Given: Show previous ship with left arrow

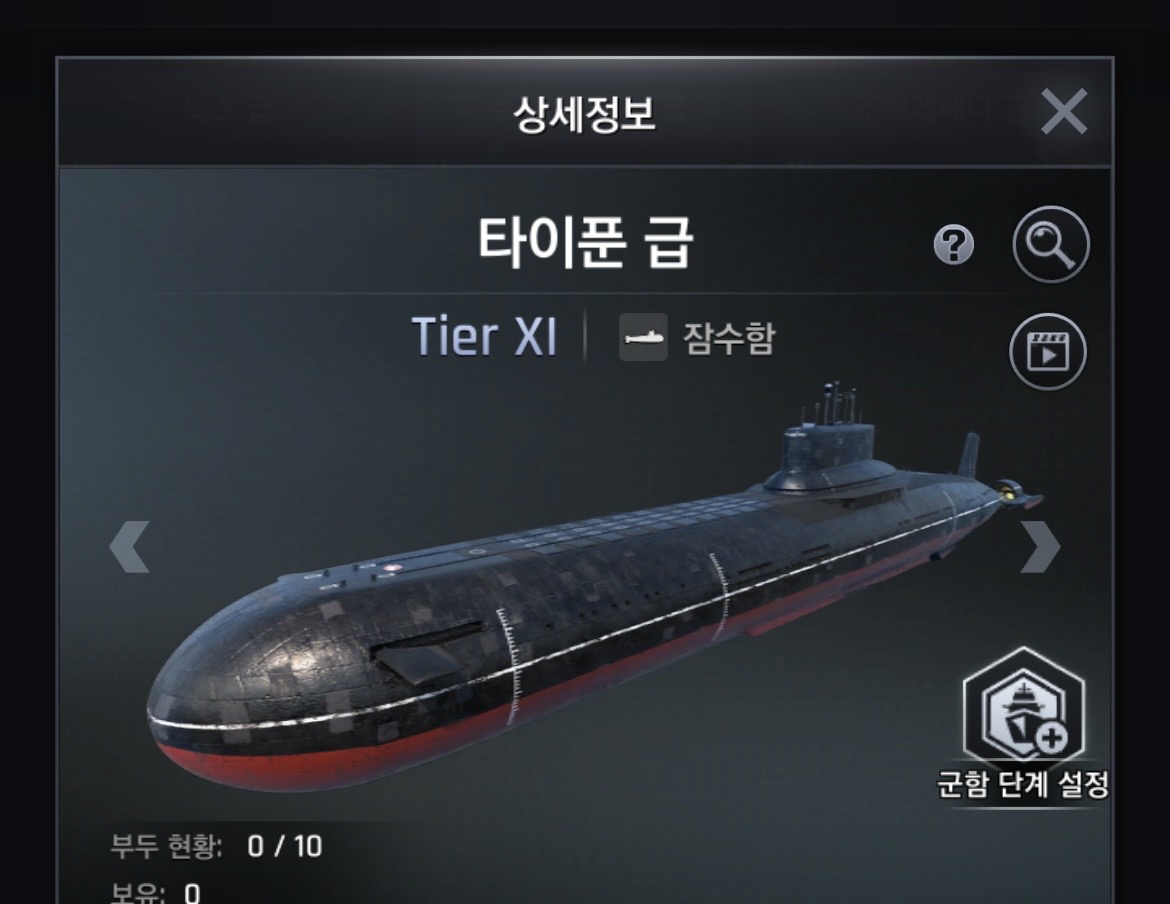Looking at the screenshot, I should [130, 547].
